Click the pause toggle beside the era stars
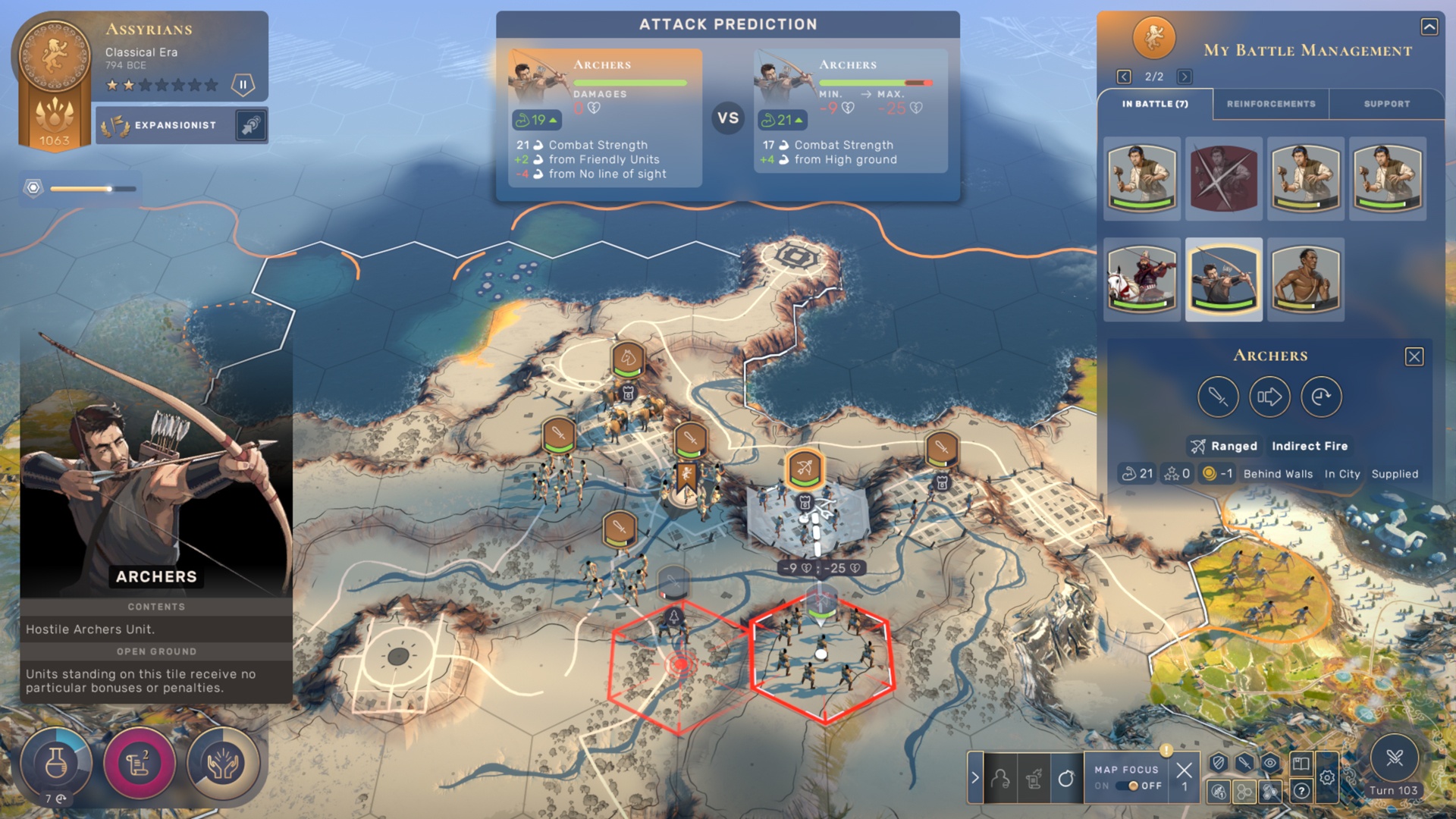 tap(243, 85)
